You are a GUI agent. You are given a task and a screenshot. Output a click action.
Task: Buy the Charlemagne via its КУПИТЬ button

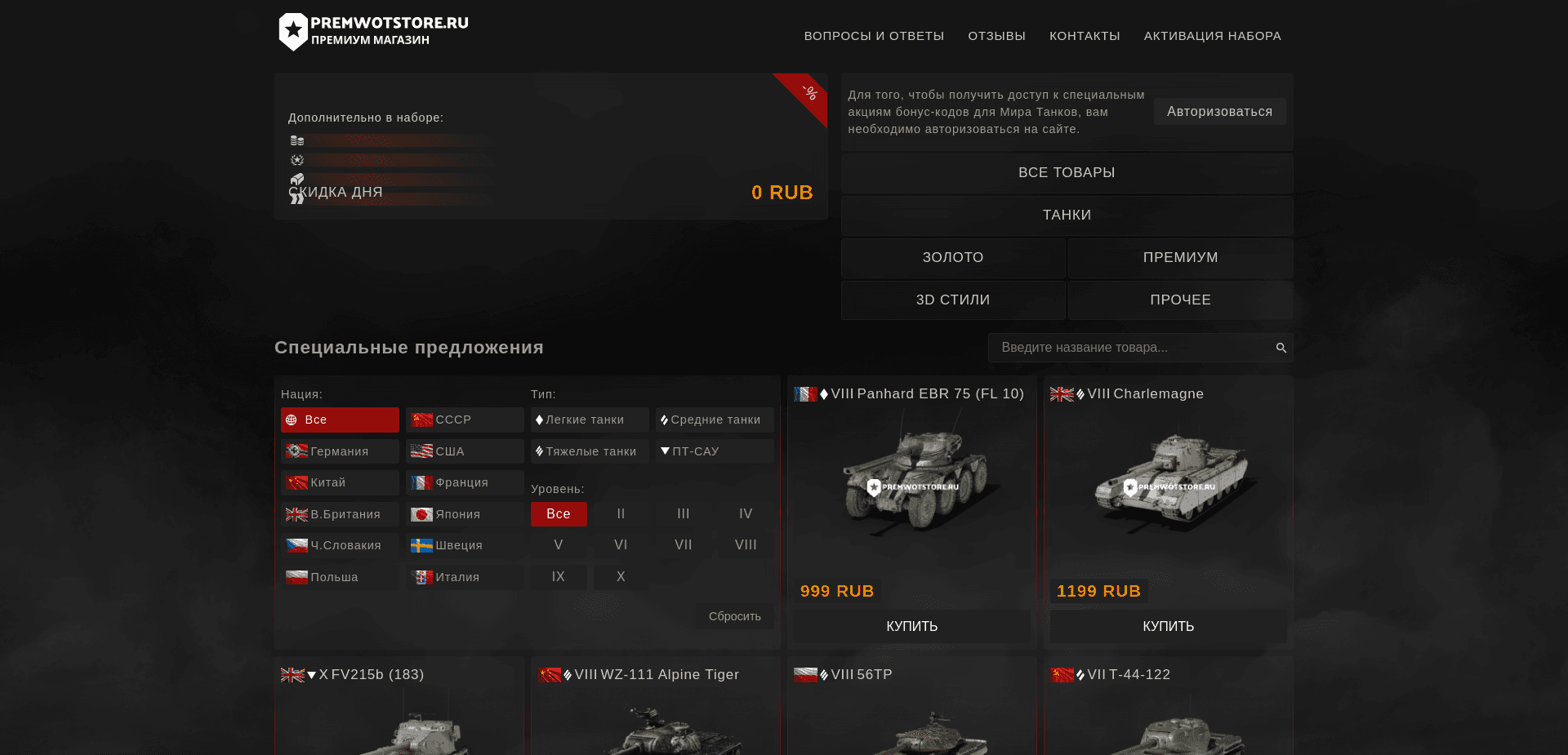pos(1167,627)
